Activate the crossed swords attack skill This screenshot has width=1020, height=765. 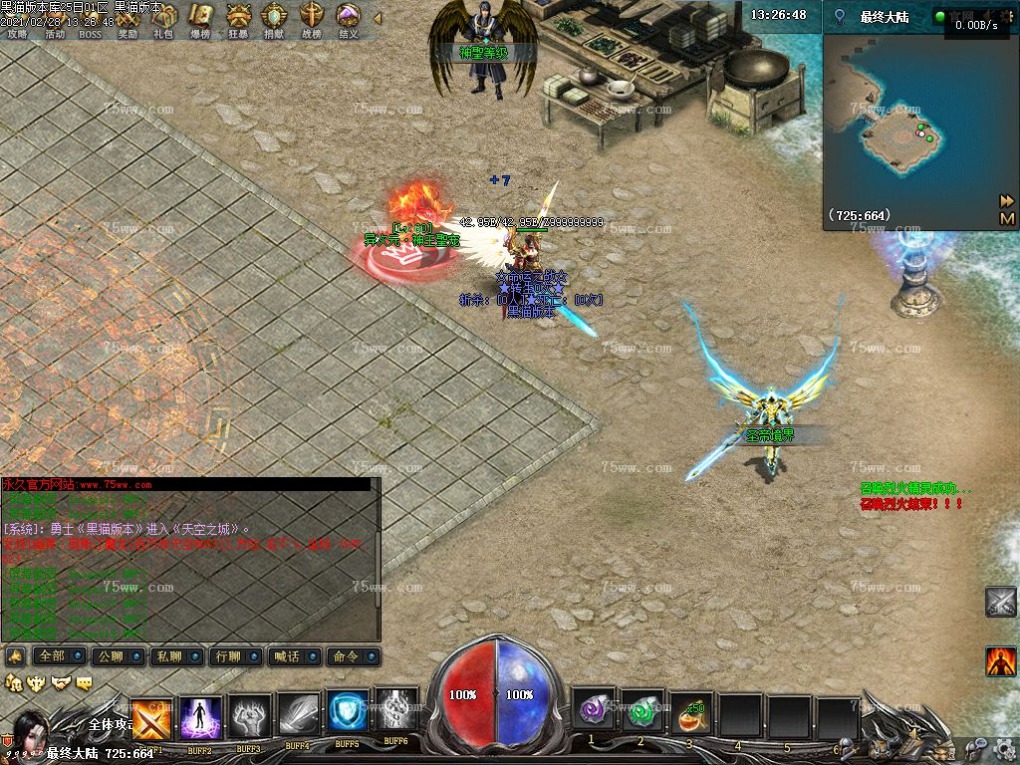click(151, 718)
